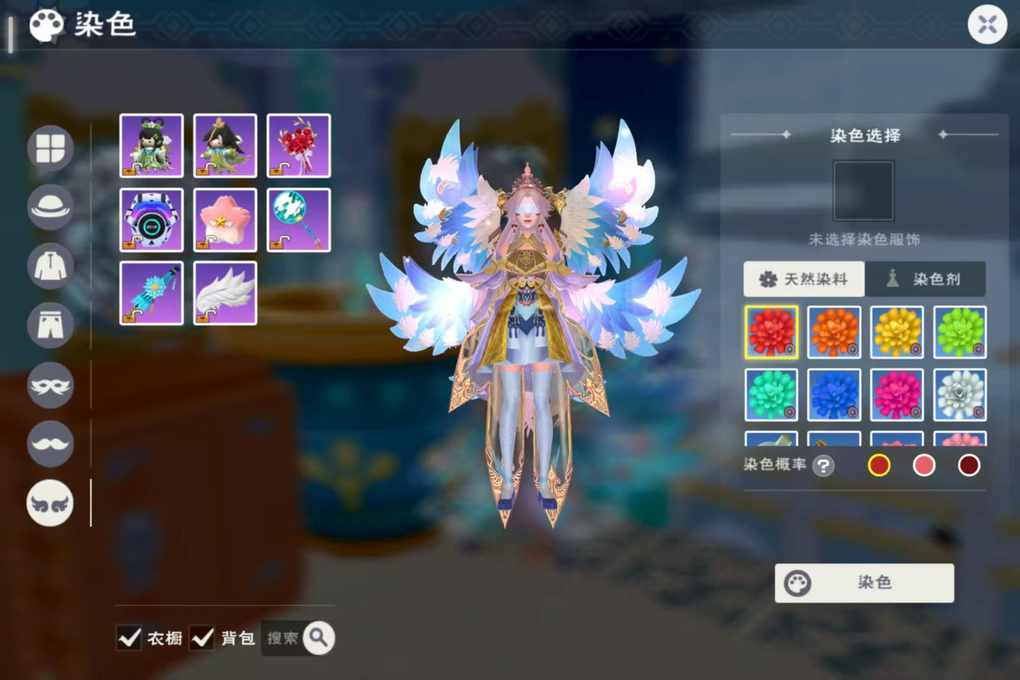This screenshot has height=680, width=1020.
Task: Select the white feather wings item
Action: tap(225, 293)
